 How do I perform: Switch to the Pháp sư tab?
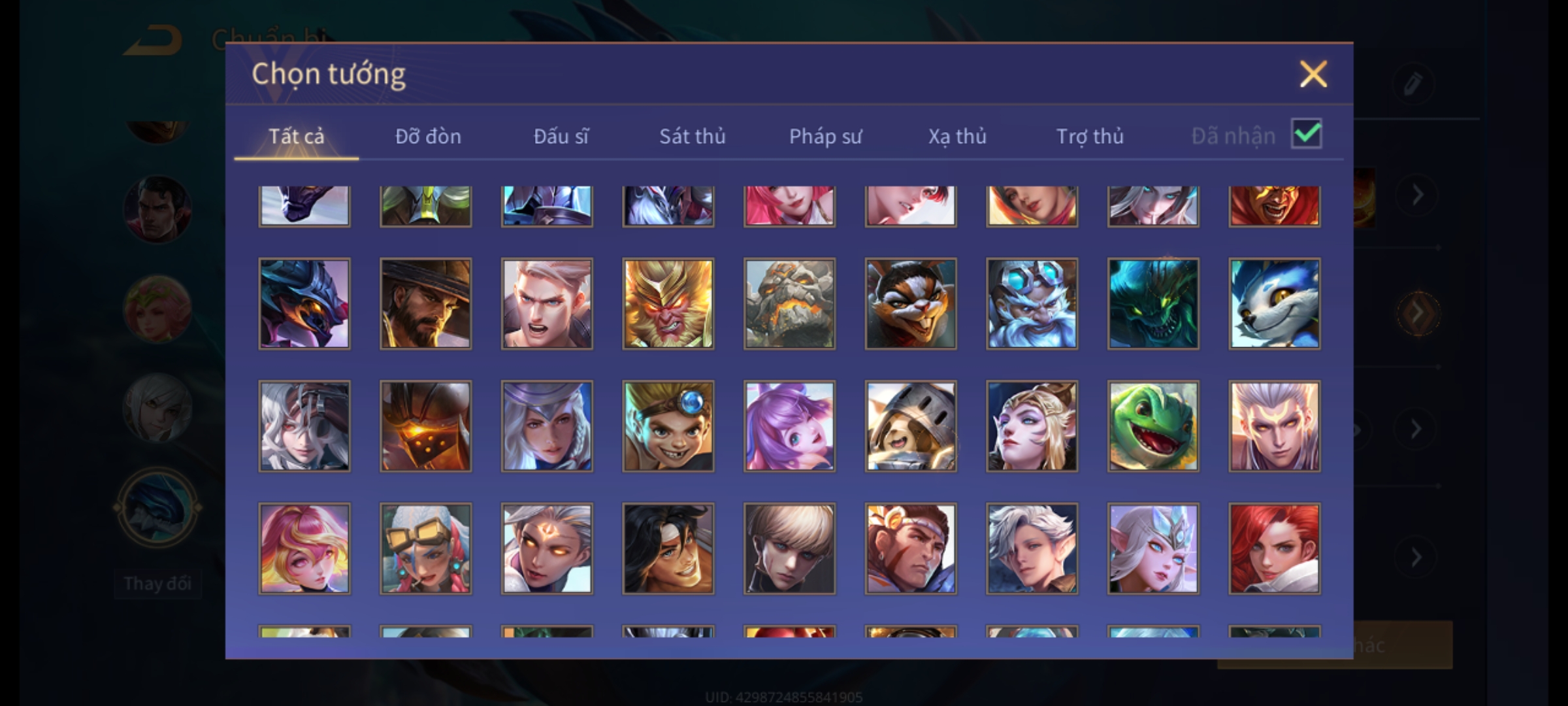pyautogui.click(x=825, y=136)
